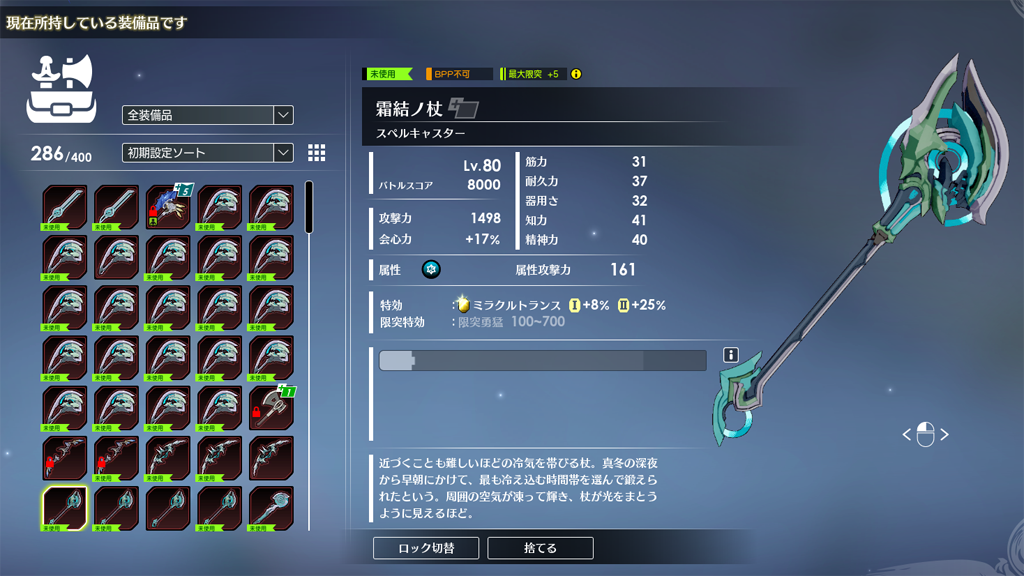Select the highlighted 霜結ノ杖 staff slot

pos(65,508)
